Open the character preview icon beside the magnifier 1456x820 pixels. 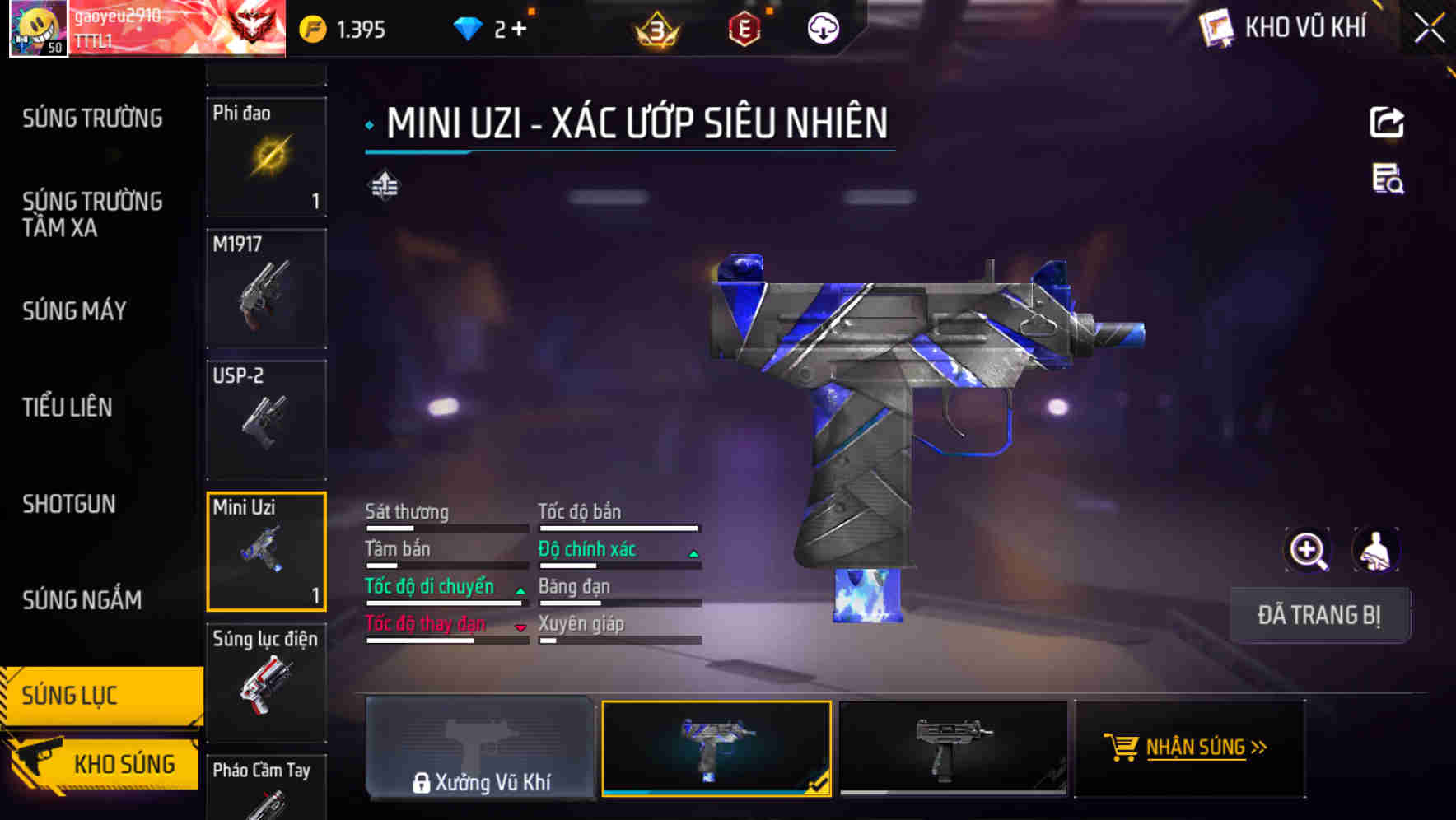click(x=1375, y=550)
